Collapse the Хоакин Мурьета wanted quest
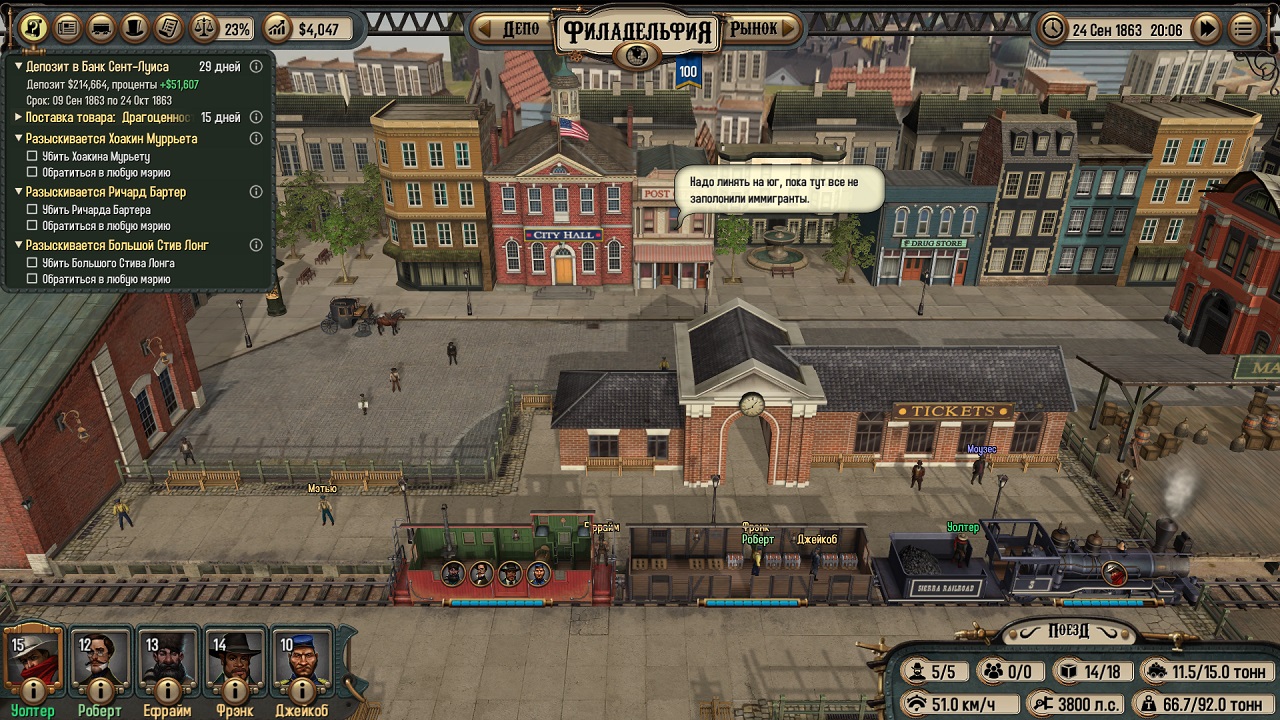 pos(18,139)
